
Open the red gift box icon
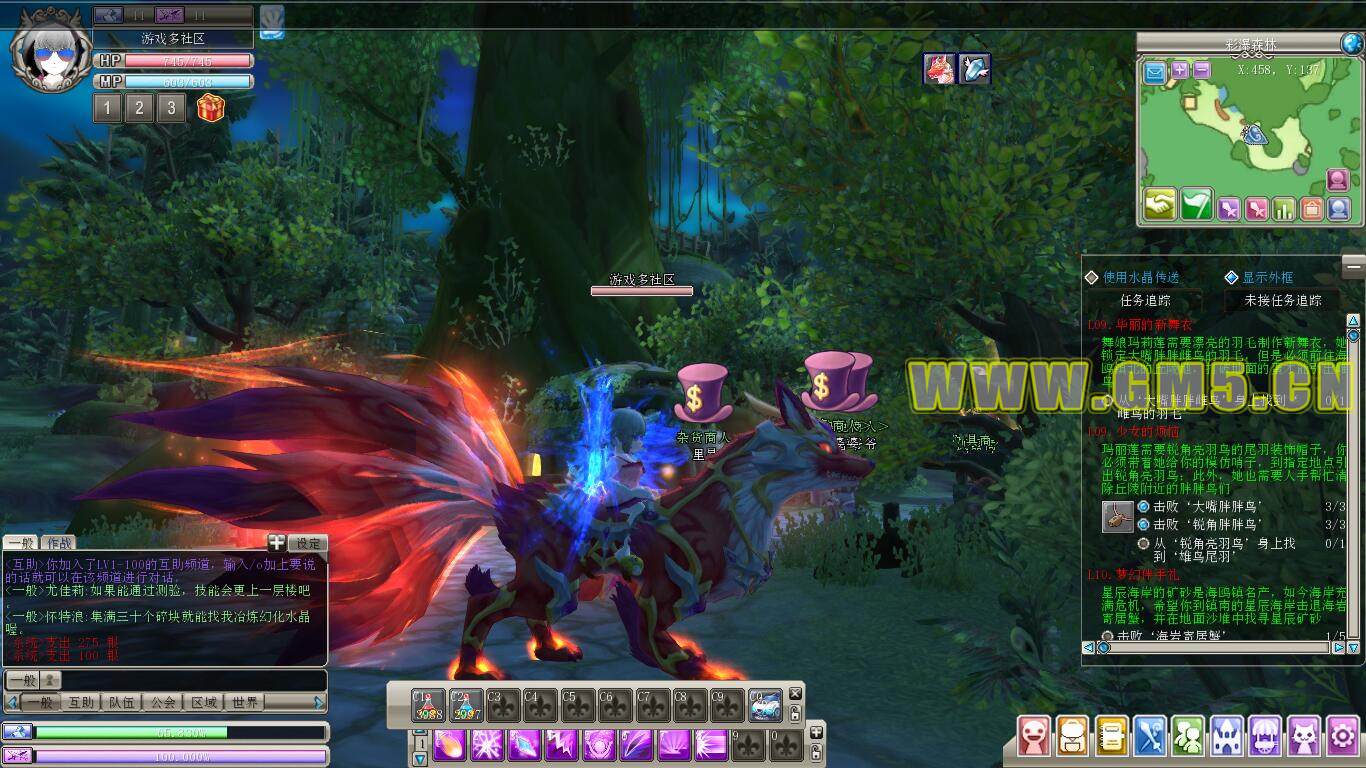211,108
